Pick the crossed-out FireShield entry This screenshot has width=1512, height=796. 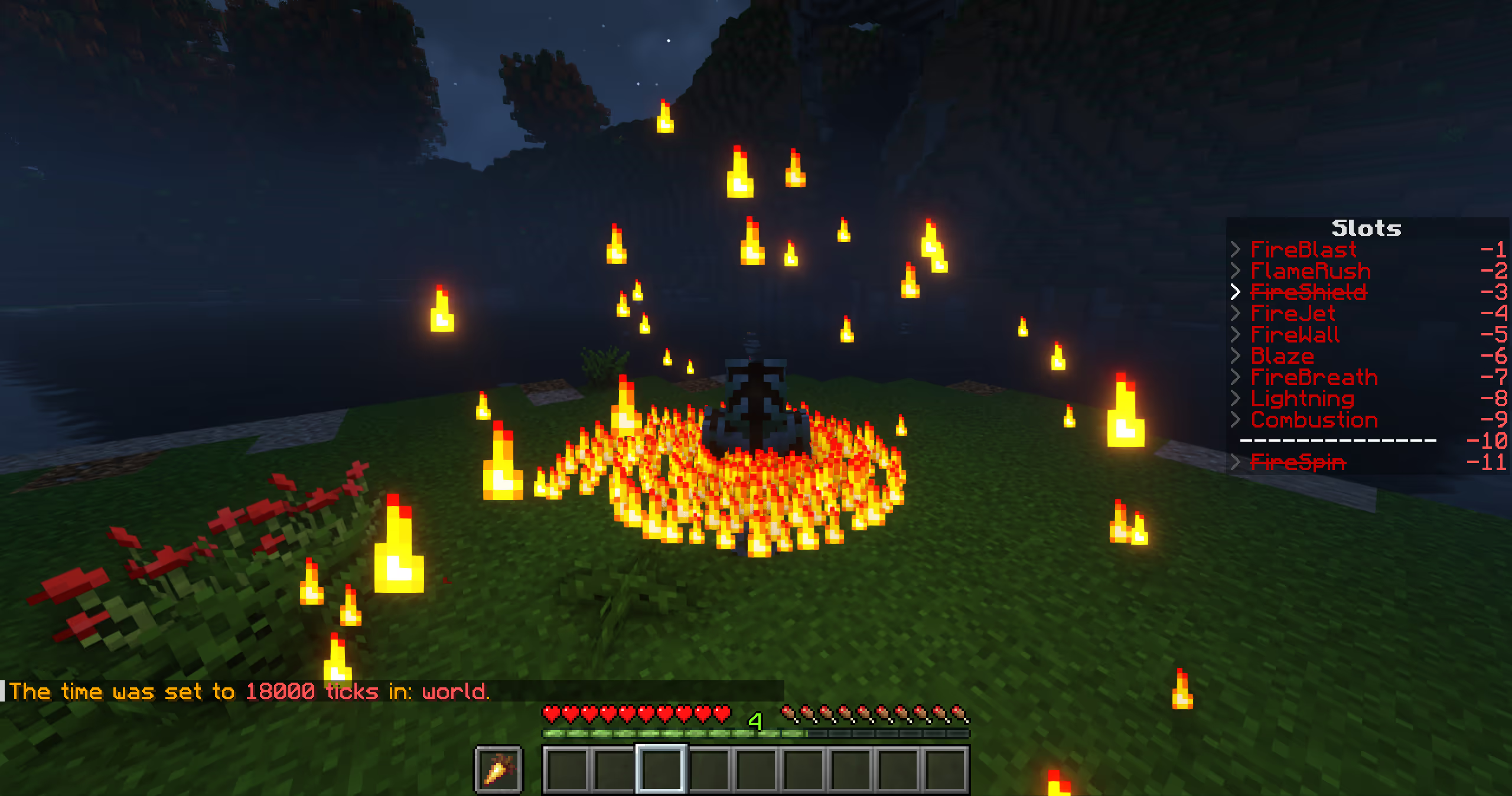[1308, 292]
